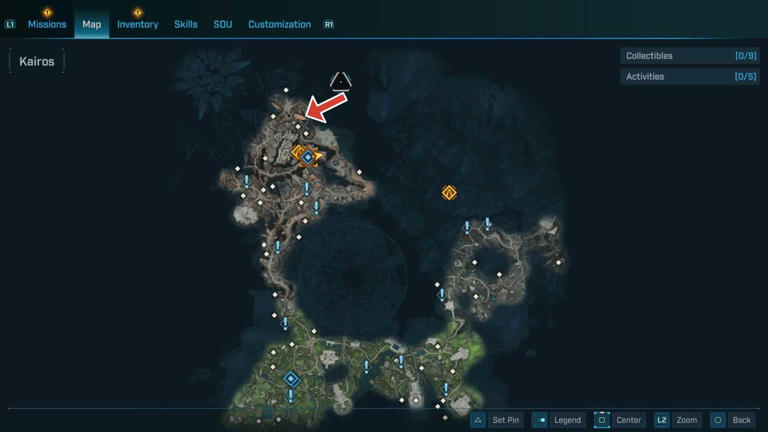Go to the Skills tab

(x=186, y=24)
